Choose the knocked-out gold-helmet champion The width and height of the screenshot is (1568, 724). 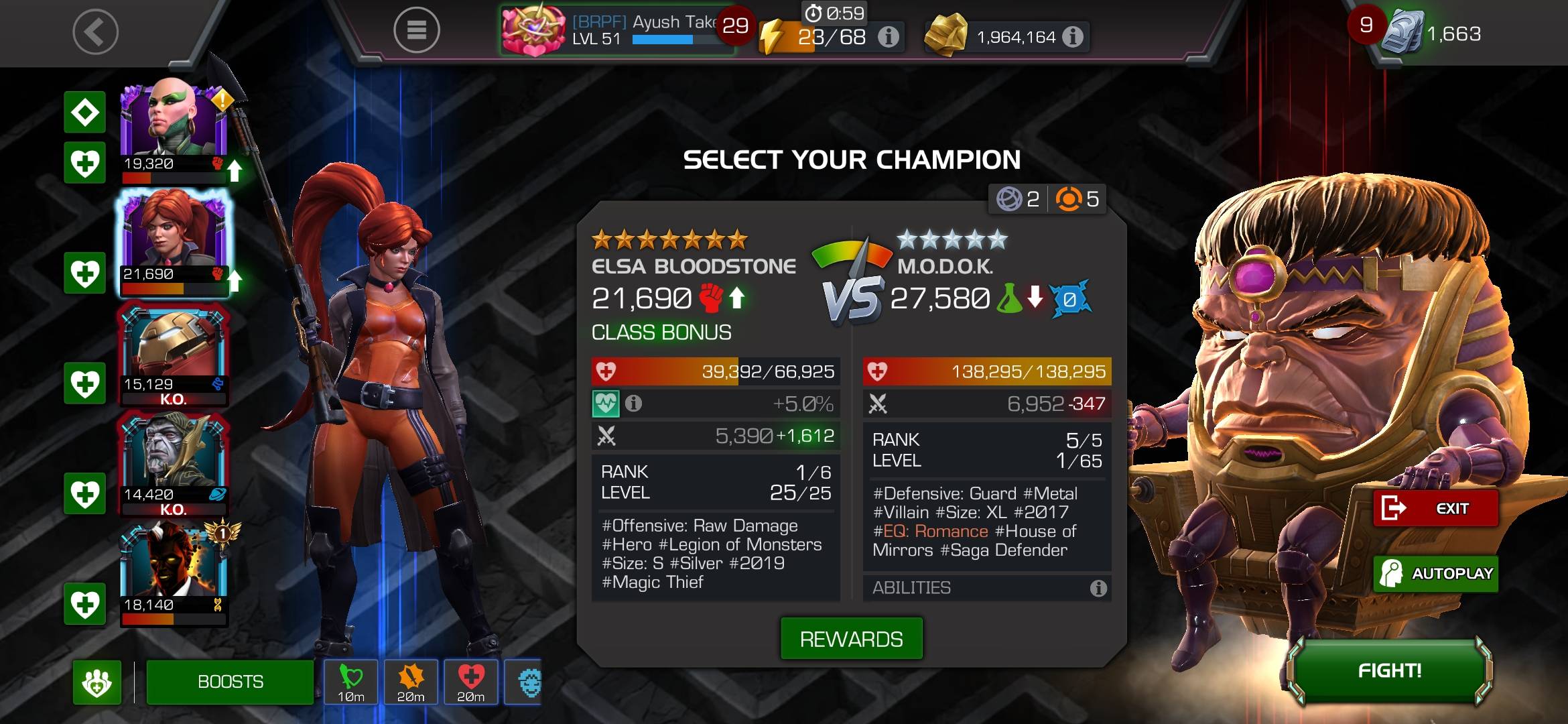pyautogui.click(x=174, y=354)
